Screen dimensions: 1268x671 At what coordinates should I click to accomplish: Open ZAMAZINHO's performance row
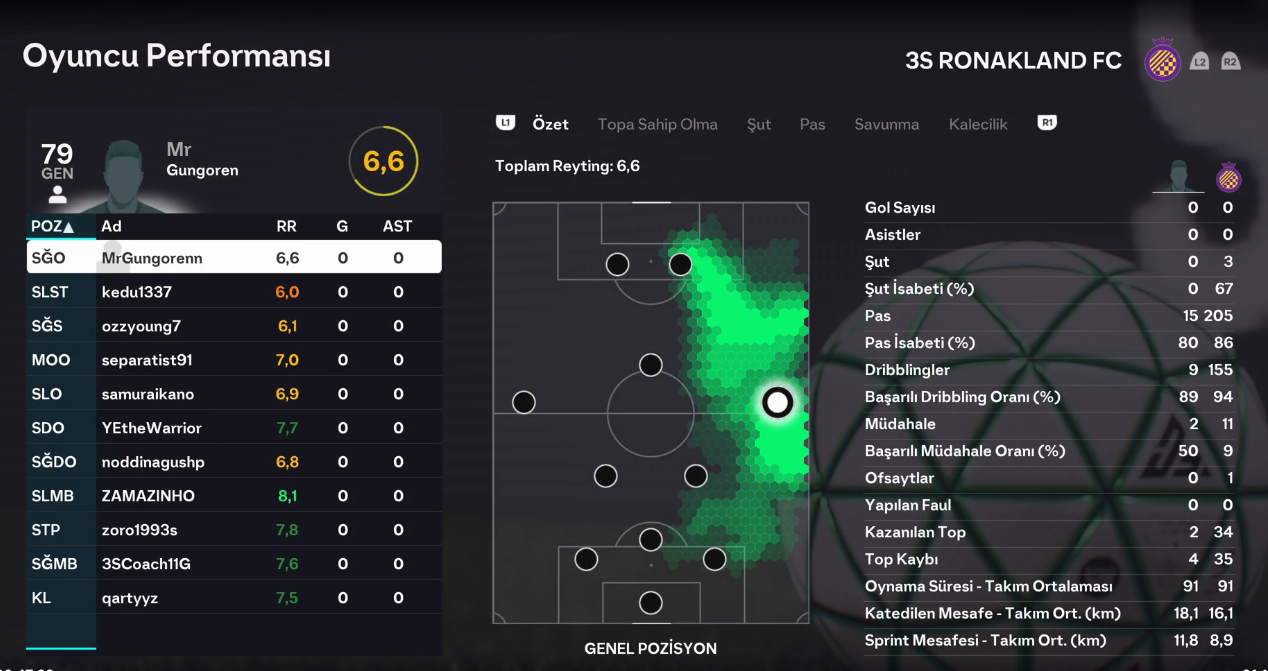point(234,496)
